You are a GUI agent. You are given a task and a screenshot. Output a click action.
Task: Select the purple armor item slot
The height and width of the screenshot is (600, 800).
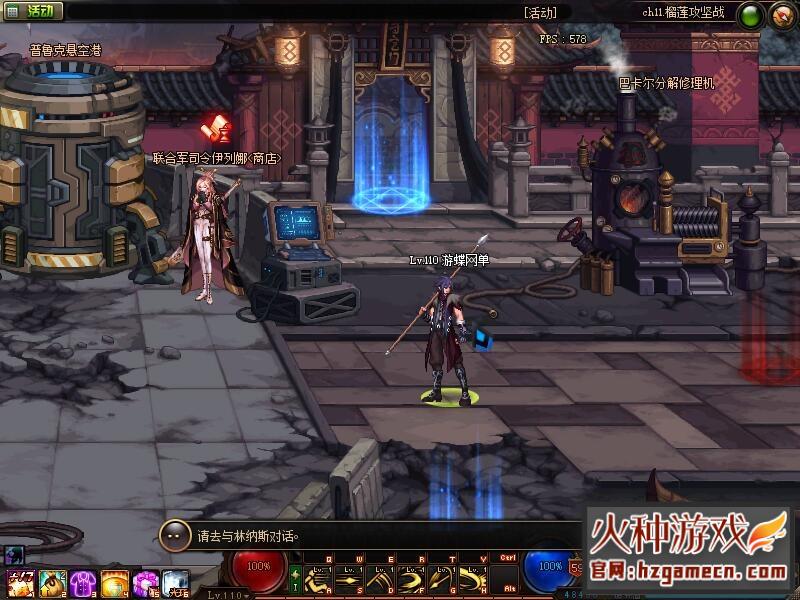[83, 582]
